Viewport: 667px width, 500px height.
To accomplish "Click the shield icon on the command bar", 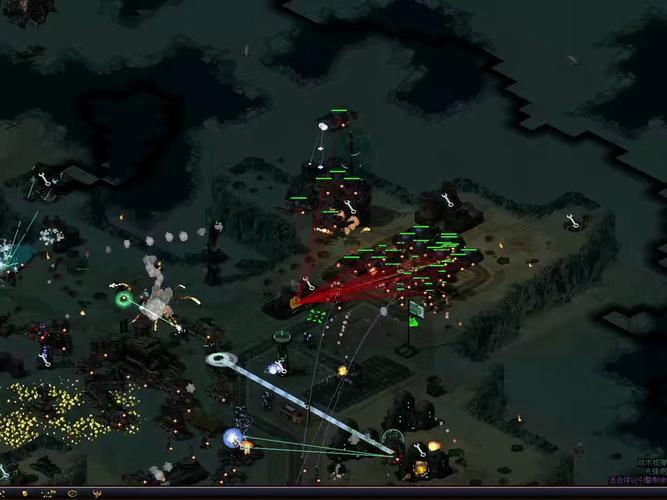I will pyautogui.click(x=25, y=493).
